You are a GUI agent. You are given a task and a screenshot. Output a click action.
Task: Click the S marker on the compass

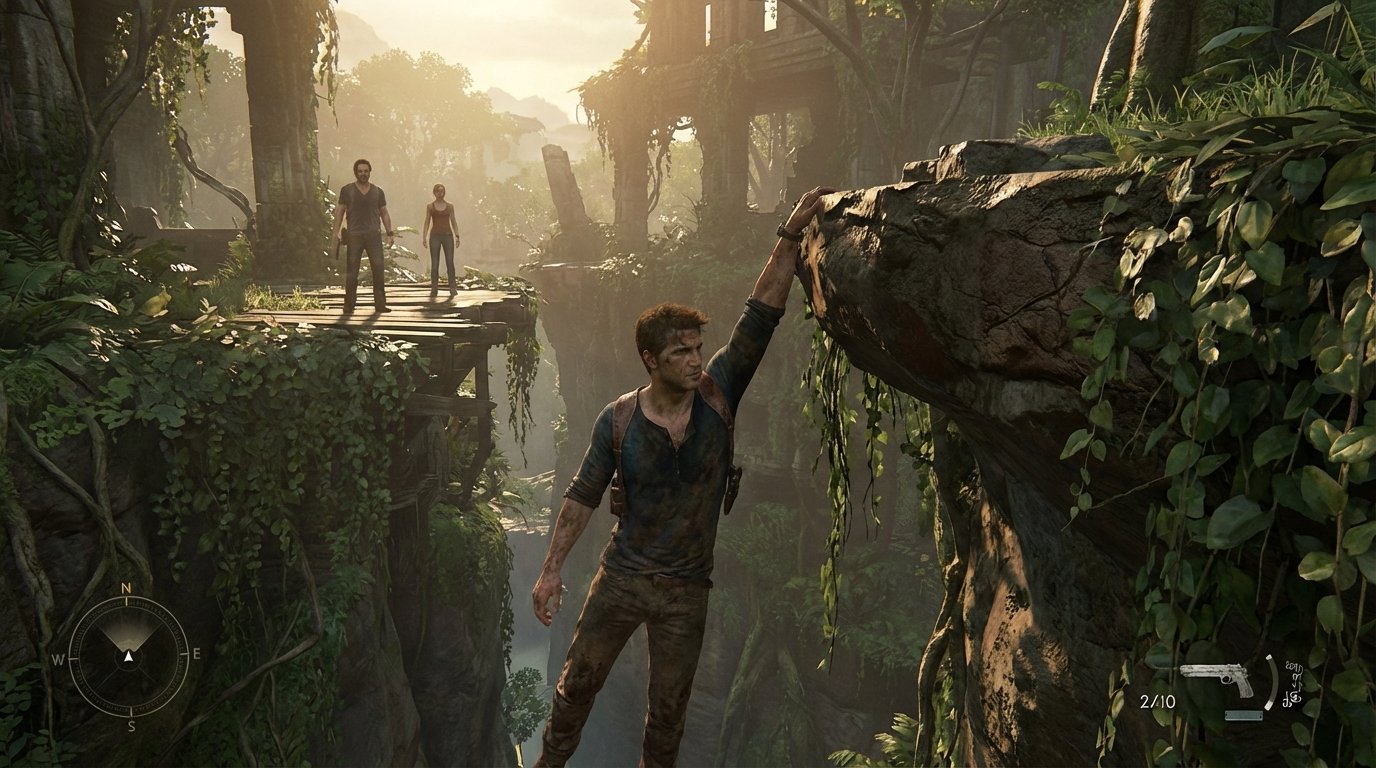tap(131, 725)
